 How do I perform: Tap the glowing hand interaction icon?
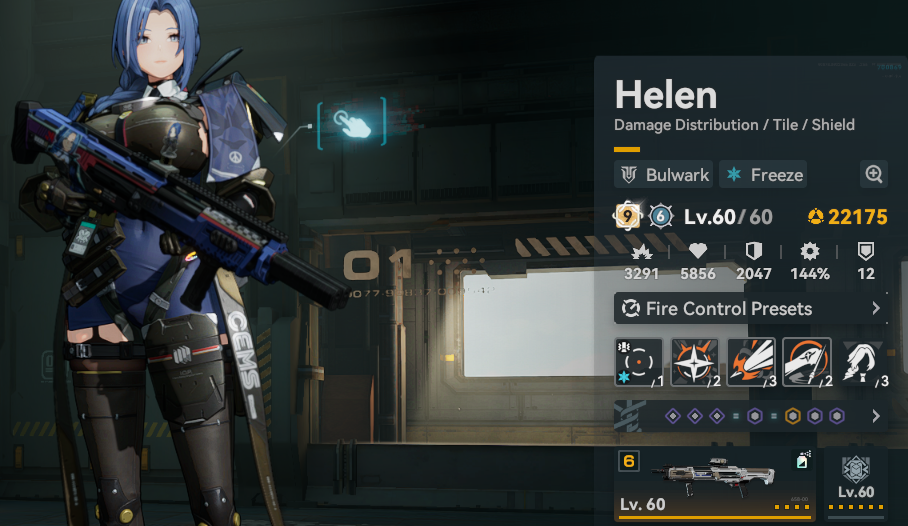pos(351,124)
